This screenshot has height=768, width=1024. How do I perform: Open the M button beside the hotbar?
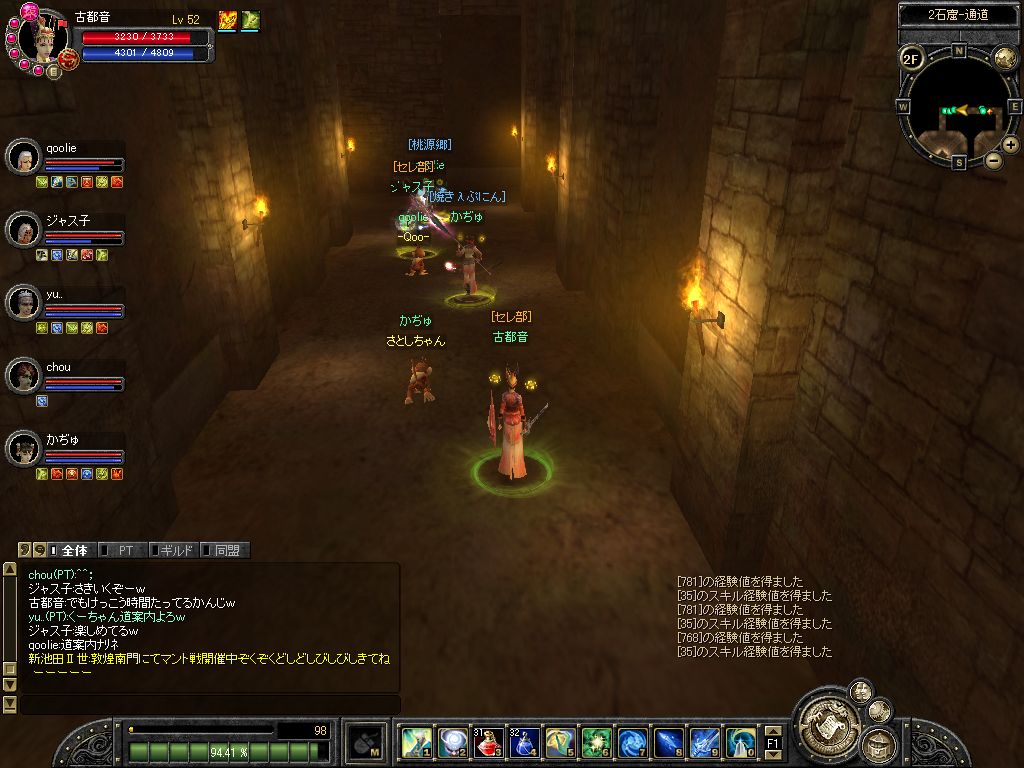point(367,742)
